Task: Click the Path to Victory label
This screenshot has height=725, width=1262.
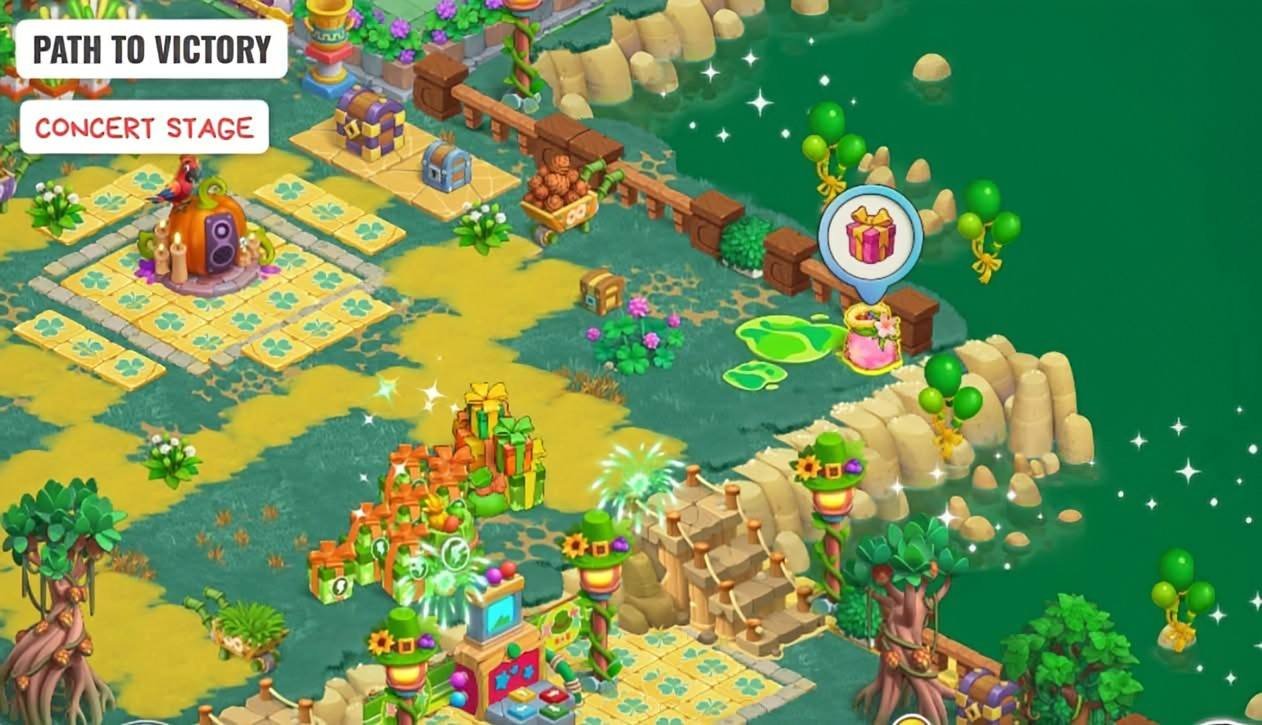Action: click(x=151, y=49)
